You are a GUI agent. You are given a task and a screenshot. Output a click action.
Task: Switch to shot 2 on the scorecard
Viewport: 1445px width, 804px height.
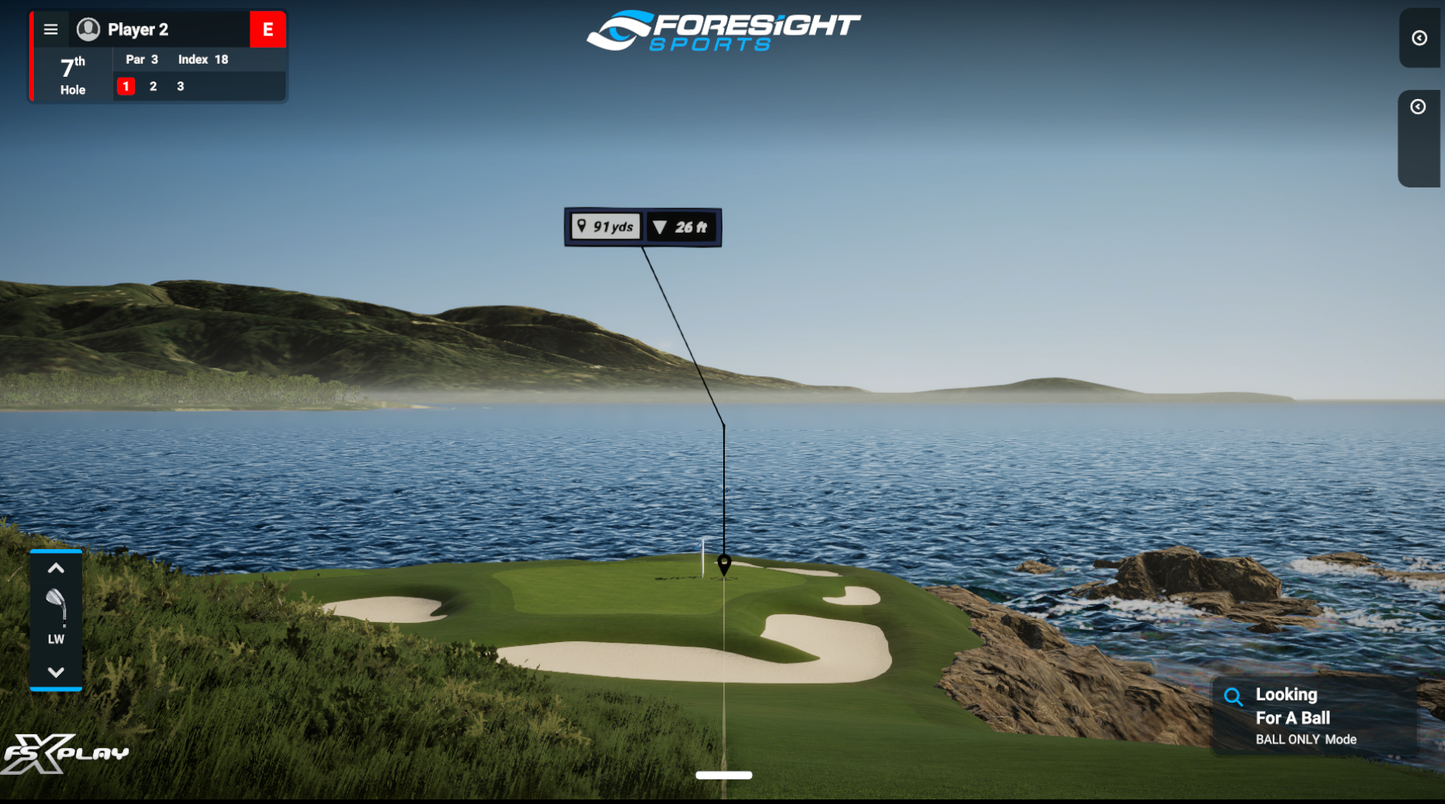pyautogui.click(x=152, y=86)
